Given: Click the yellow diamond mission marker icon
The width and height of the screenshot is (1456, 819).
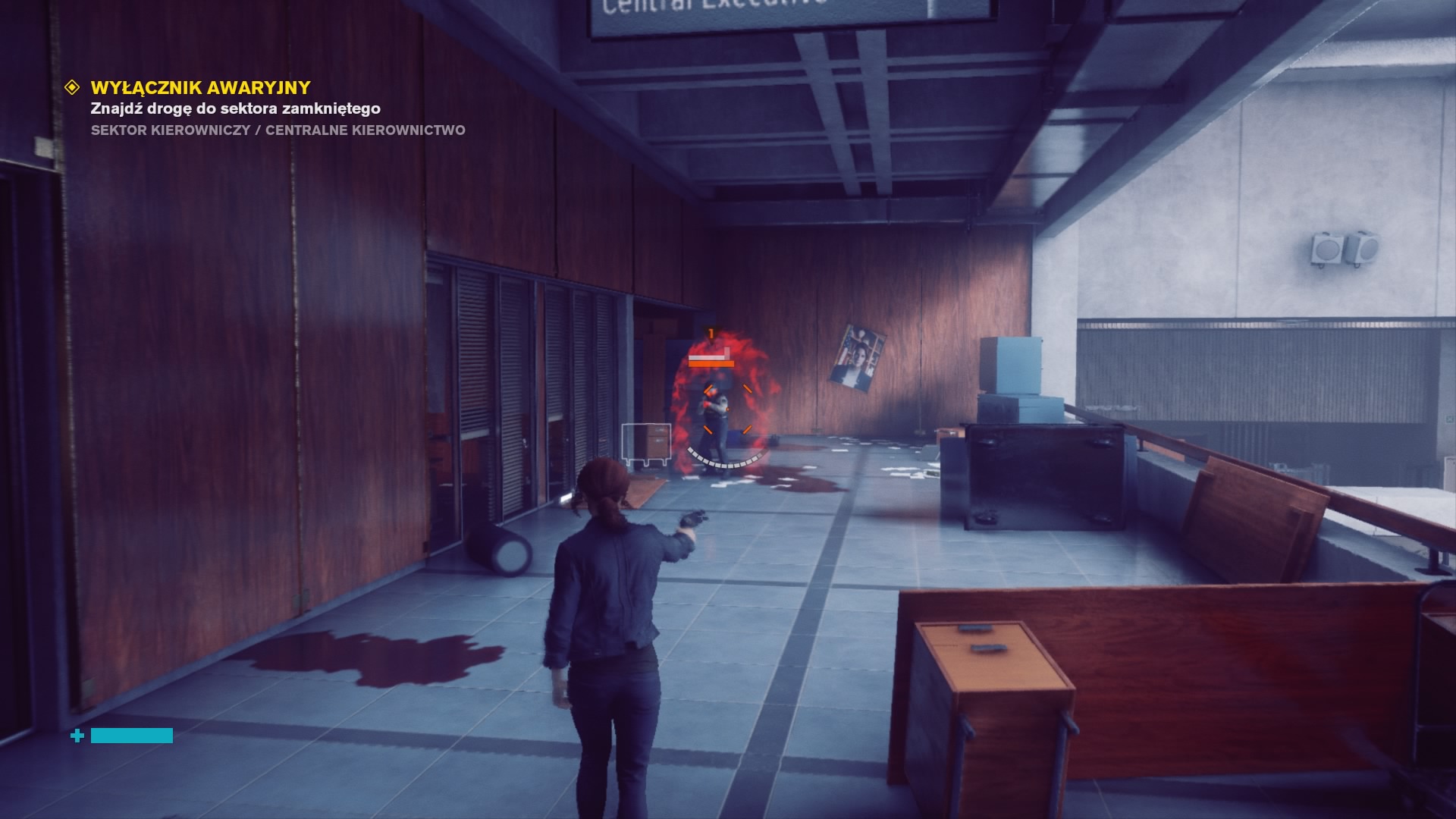Looking at the screenshot, I should 72,87.
